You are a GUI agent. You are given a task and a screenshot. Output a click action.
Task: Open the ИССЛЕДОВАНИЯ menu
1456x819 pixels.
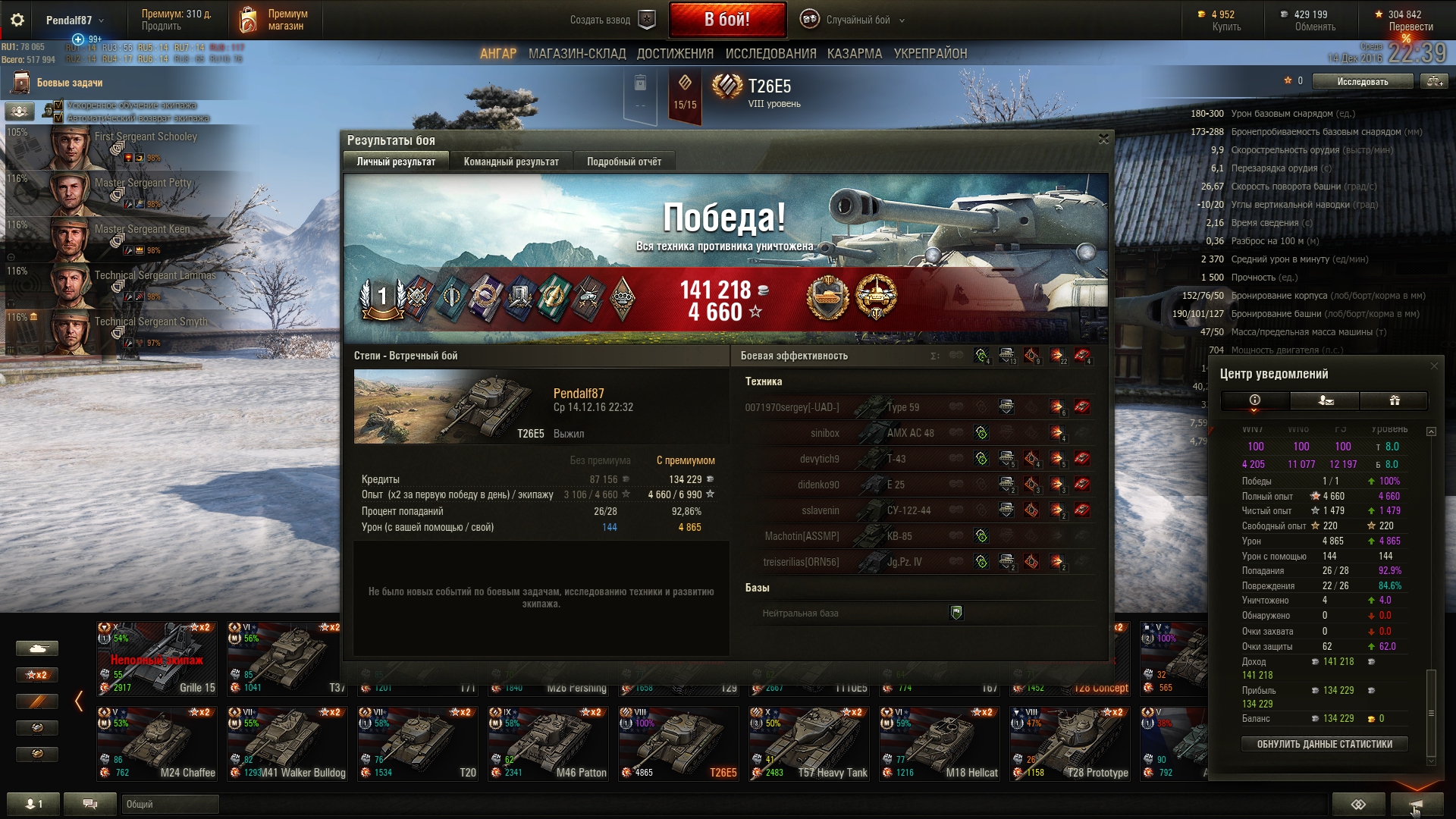coord(770,54)
